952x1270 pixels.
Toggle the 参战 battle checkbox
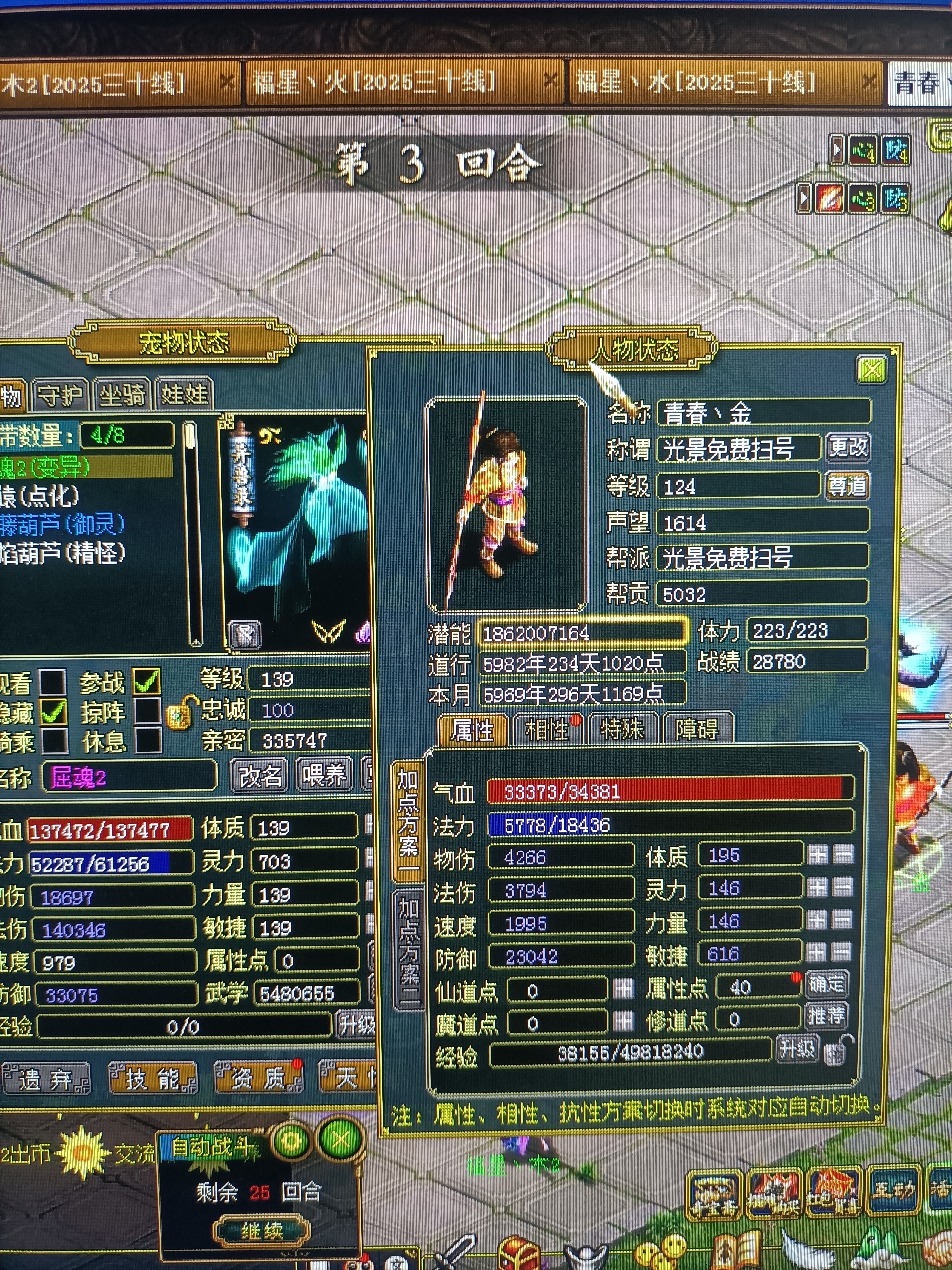point(147,681)
